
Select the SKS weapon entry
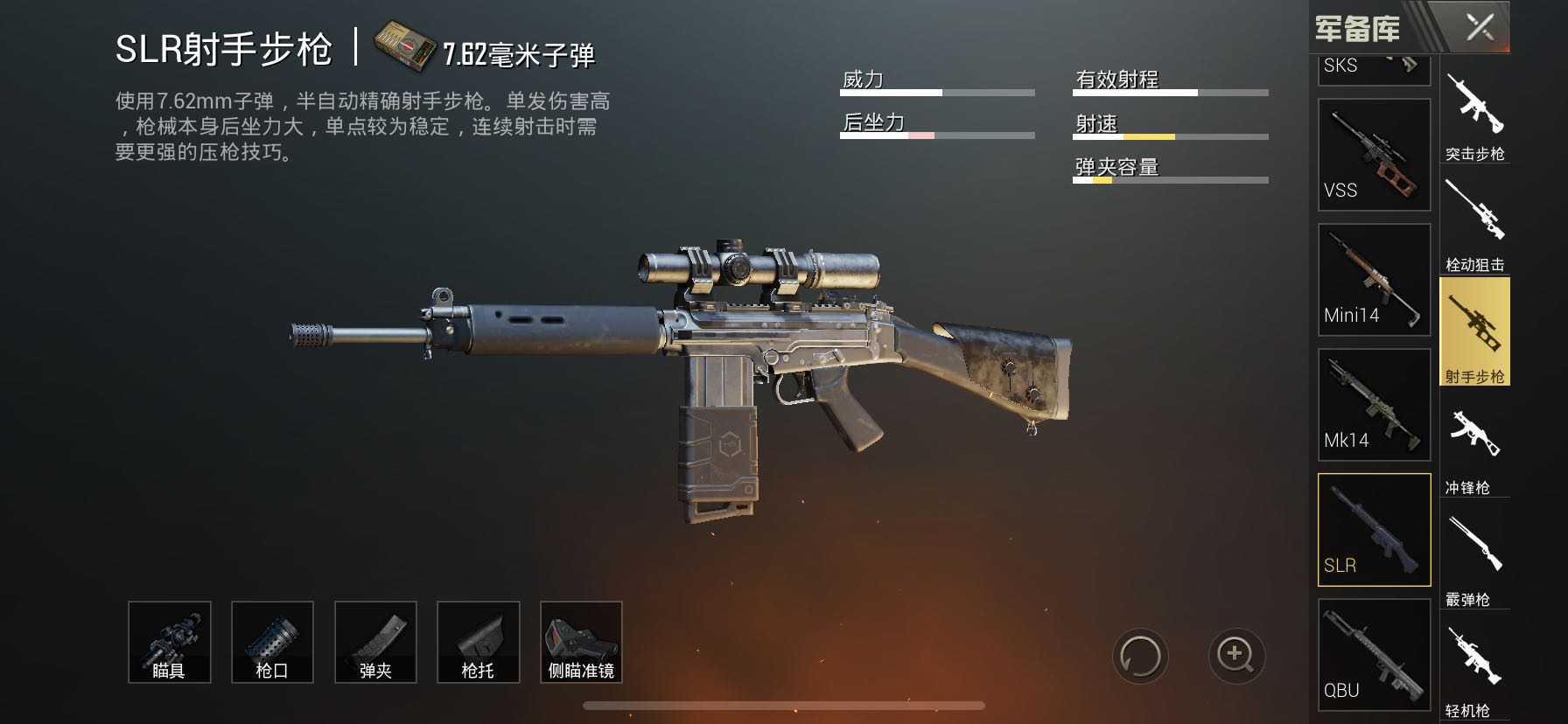[x=1374, y=70]
